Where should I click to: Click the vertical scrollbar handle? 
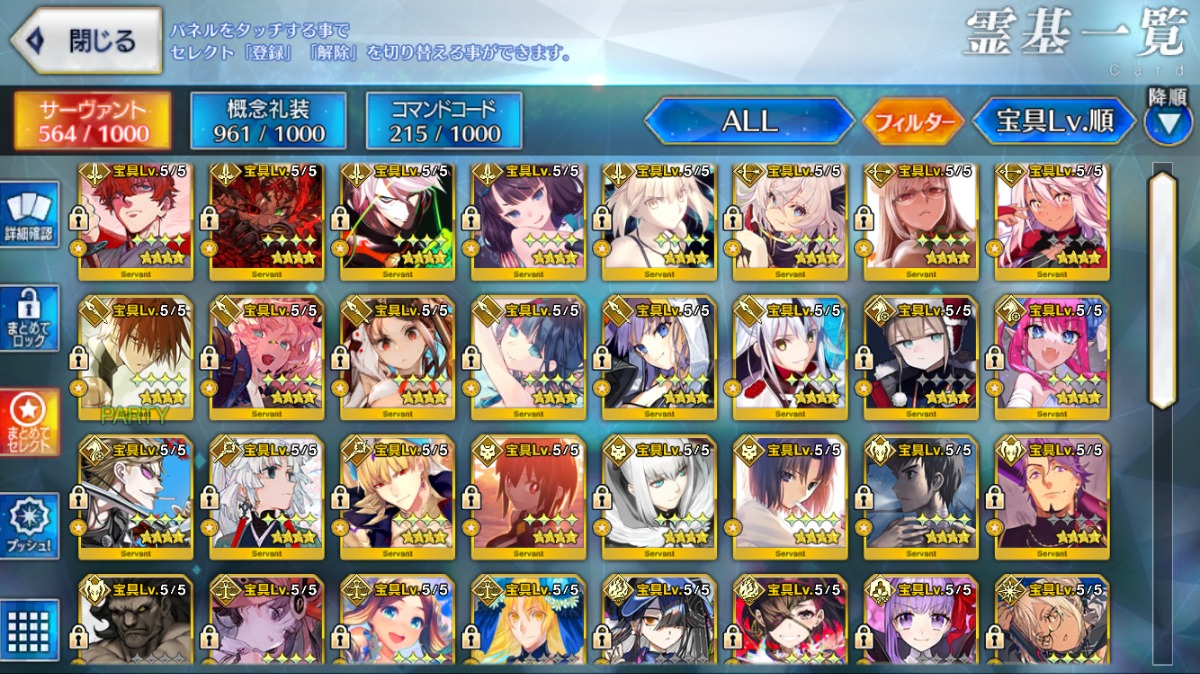coord(1163,290)
